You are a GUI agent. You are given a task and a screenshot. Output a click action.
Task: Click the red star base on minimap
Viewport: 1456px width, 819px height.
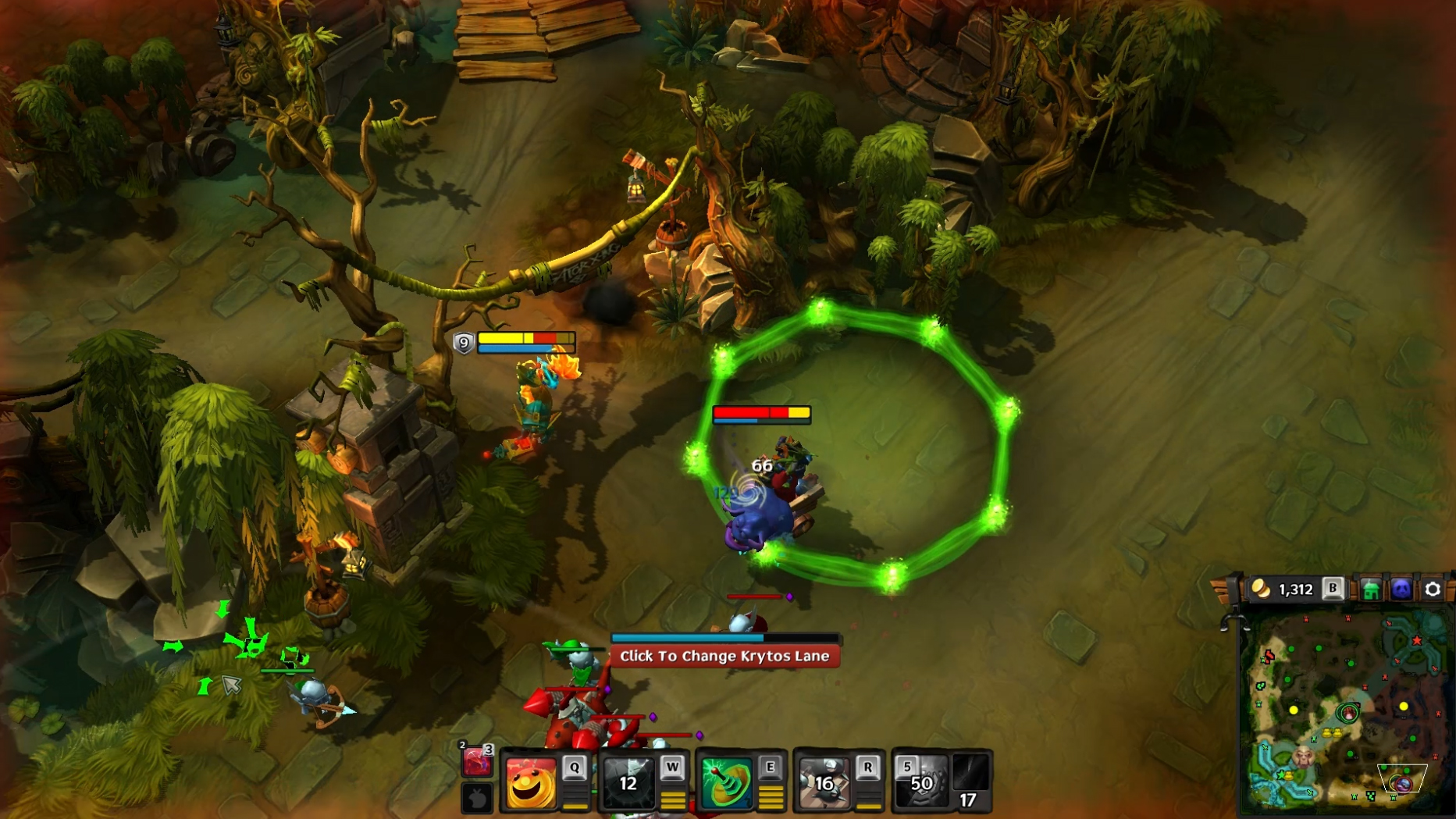[1416, 640]
